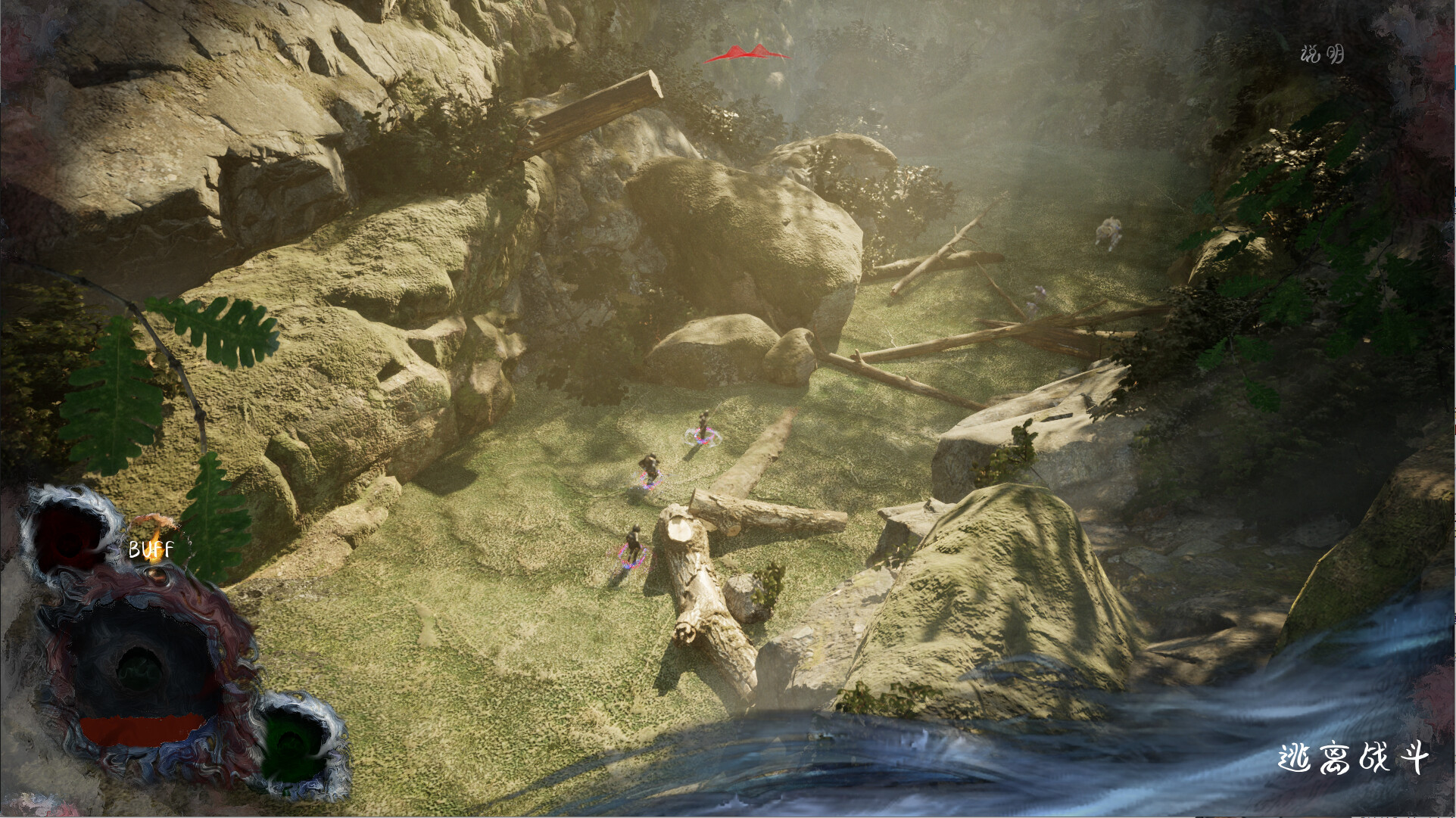This screenshot has width=1456, height=818.
Task: Click the hollow log end near center
Action: click(681, 529)
